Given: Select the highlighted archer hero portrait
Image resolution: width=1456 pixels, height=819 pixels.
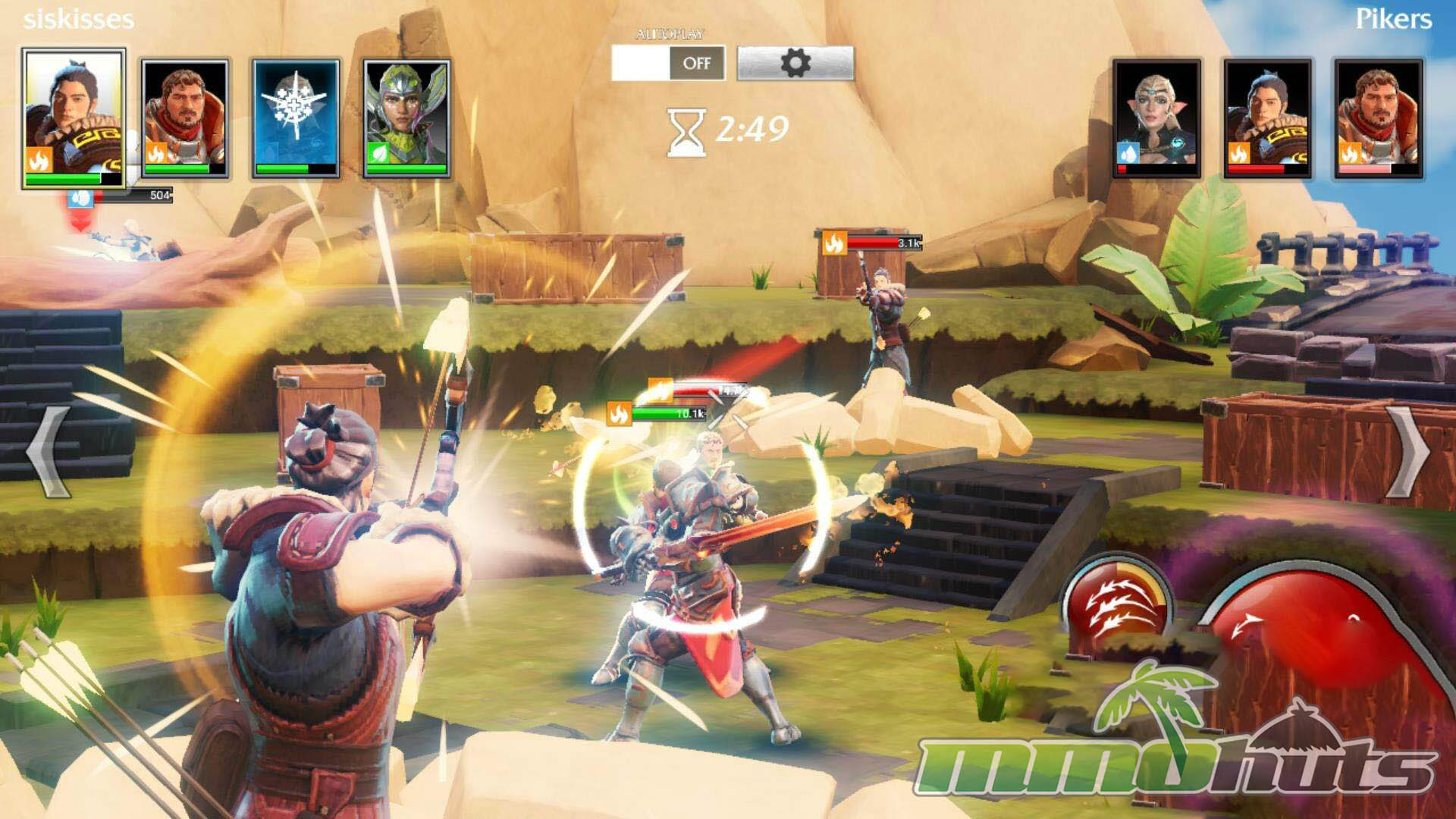Looking at the screenshot, I should pos(73,118).
